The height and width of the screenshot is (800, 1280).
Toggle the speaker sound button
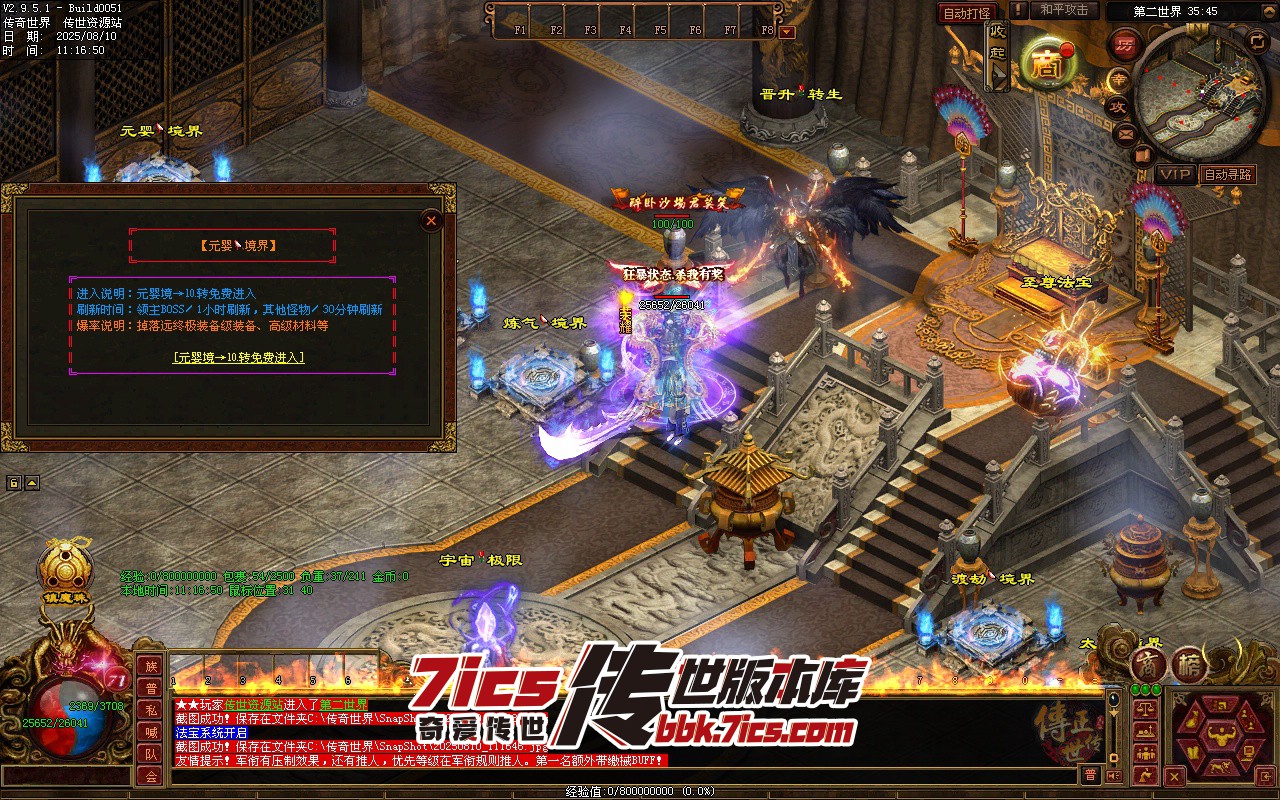[1116, 775]
